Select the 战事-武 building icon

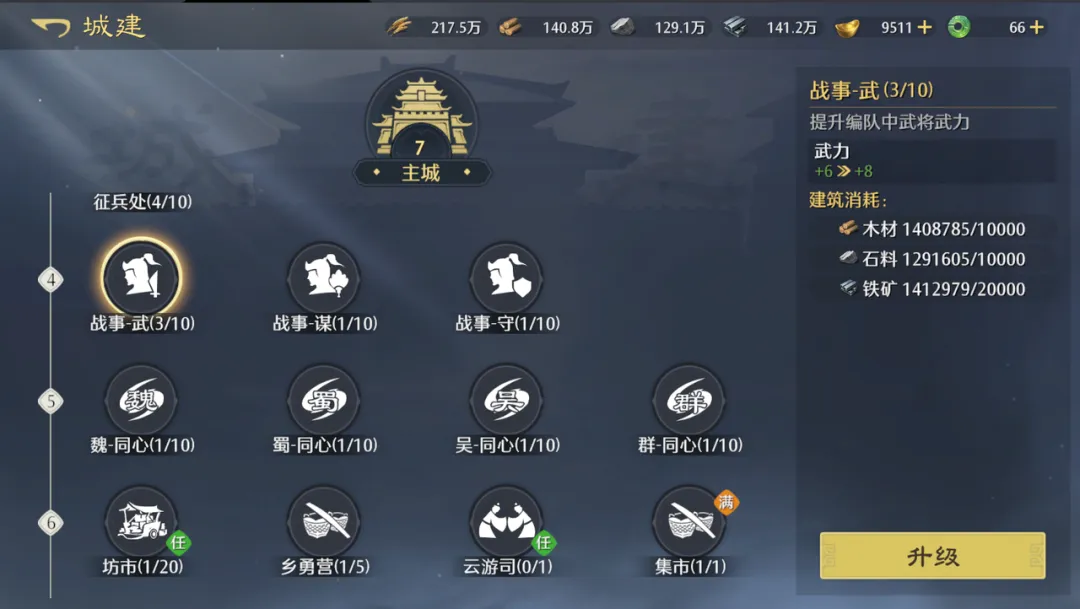[141, 278]
